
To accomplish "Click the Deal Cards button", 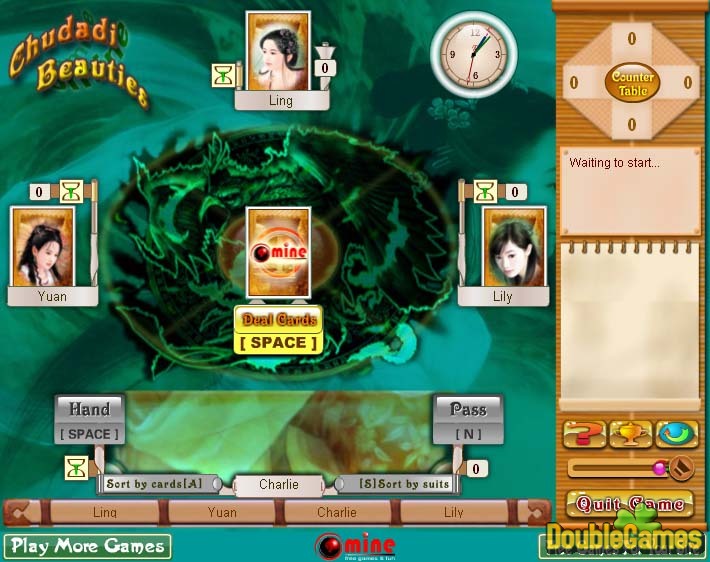I will coord(278,320).
